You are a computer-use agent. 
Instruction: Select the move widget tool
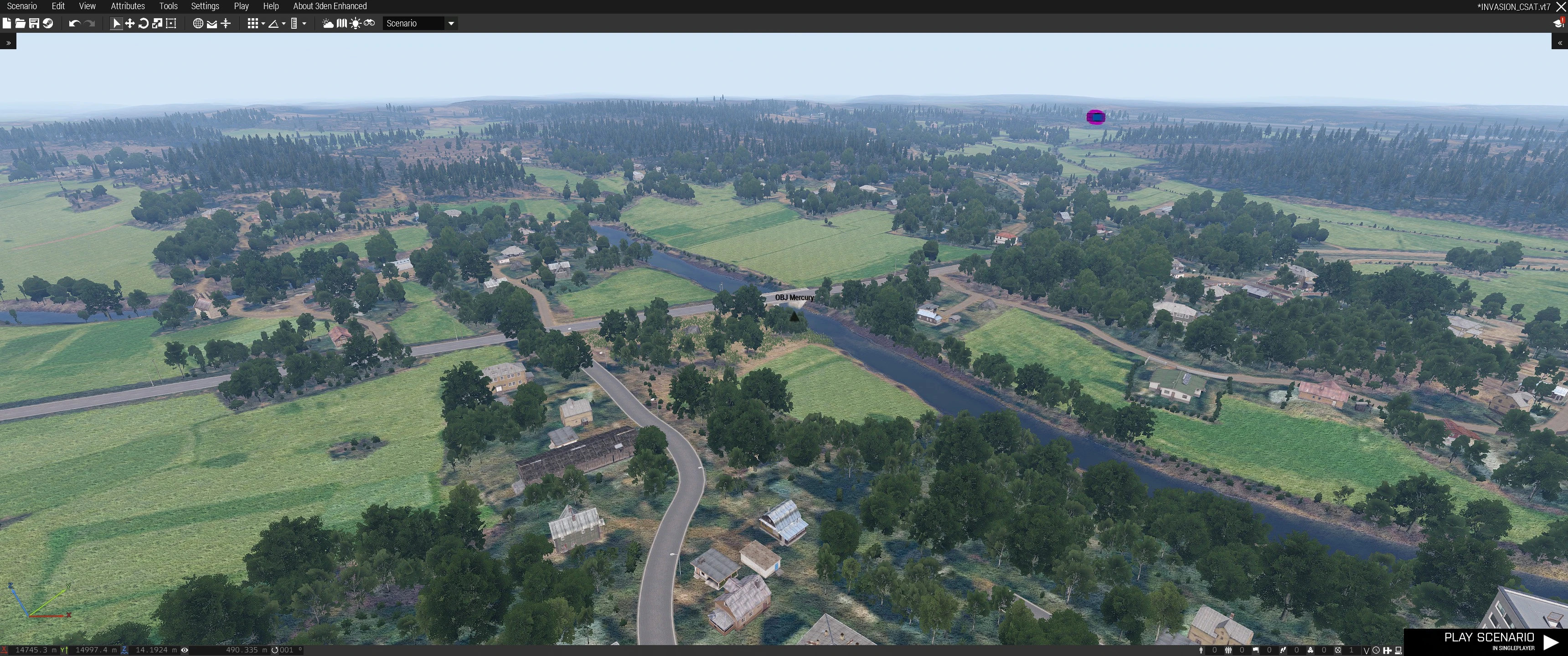coord(129,23)
